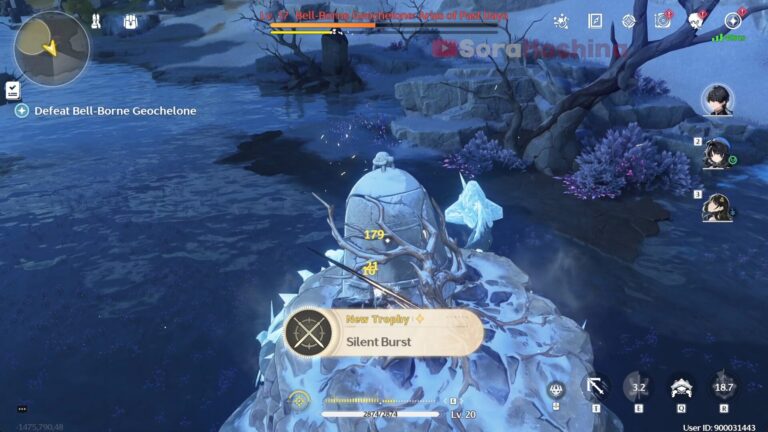Open the twin-figures icon right of the minimap

98,21
